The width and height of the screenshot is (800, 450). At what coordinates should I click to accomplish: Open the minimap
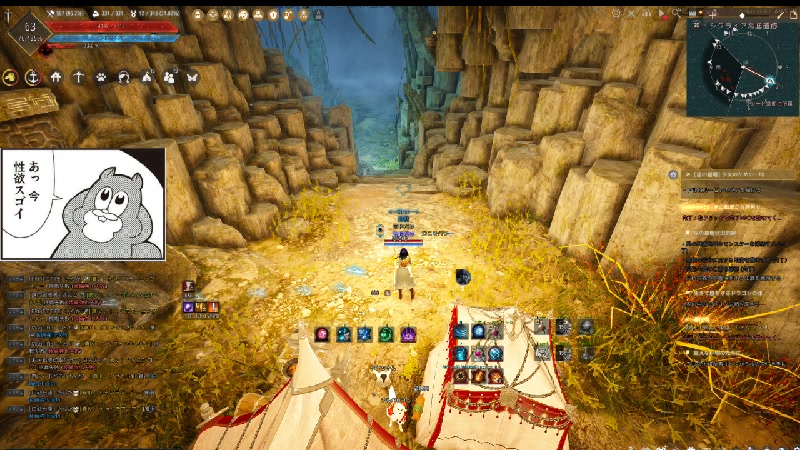point(743,66)
